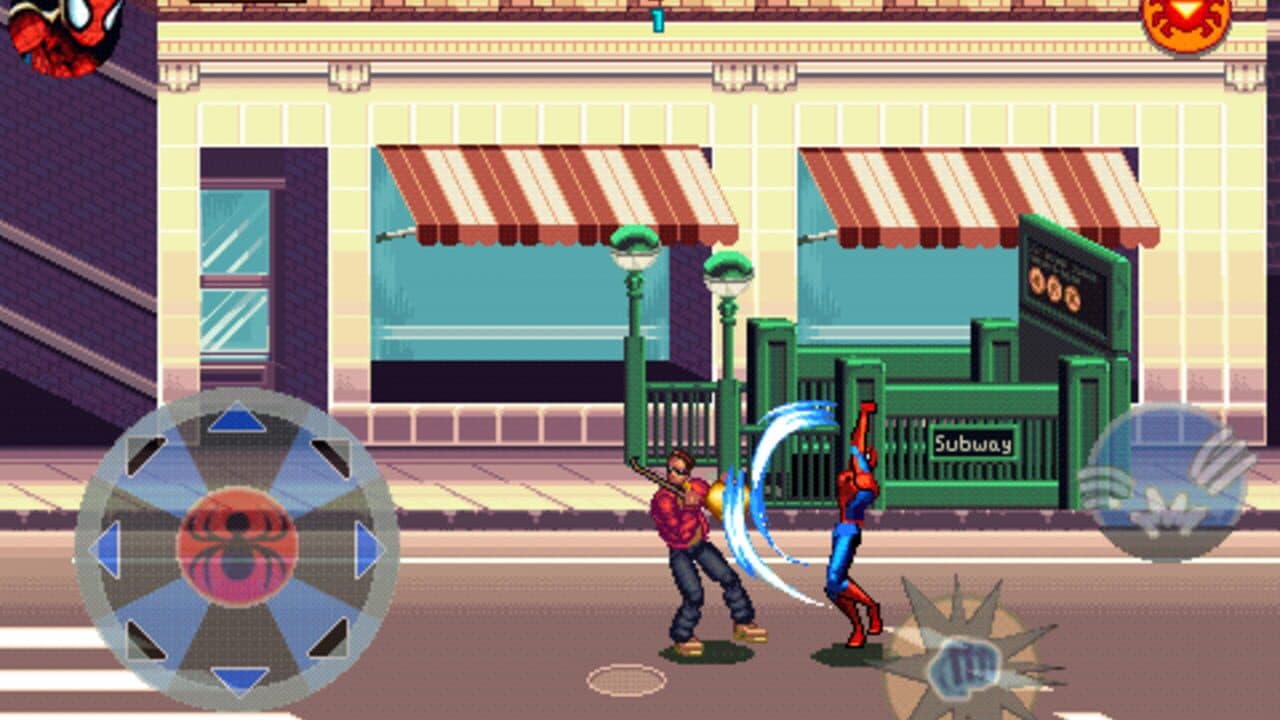Tap the teal score counter at top center
Screen dimensions: 1280x720
tap(658, 22)
